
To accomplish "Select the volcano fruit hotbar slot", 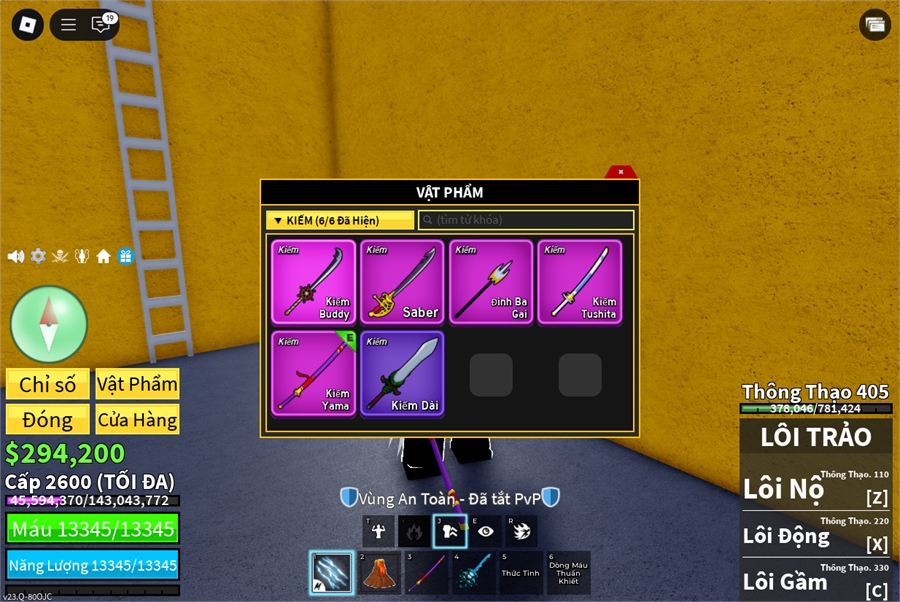I will [378, 573].
